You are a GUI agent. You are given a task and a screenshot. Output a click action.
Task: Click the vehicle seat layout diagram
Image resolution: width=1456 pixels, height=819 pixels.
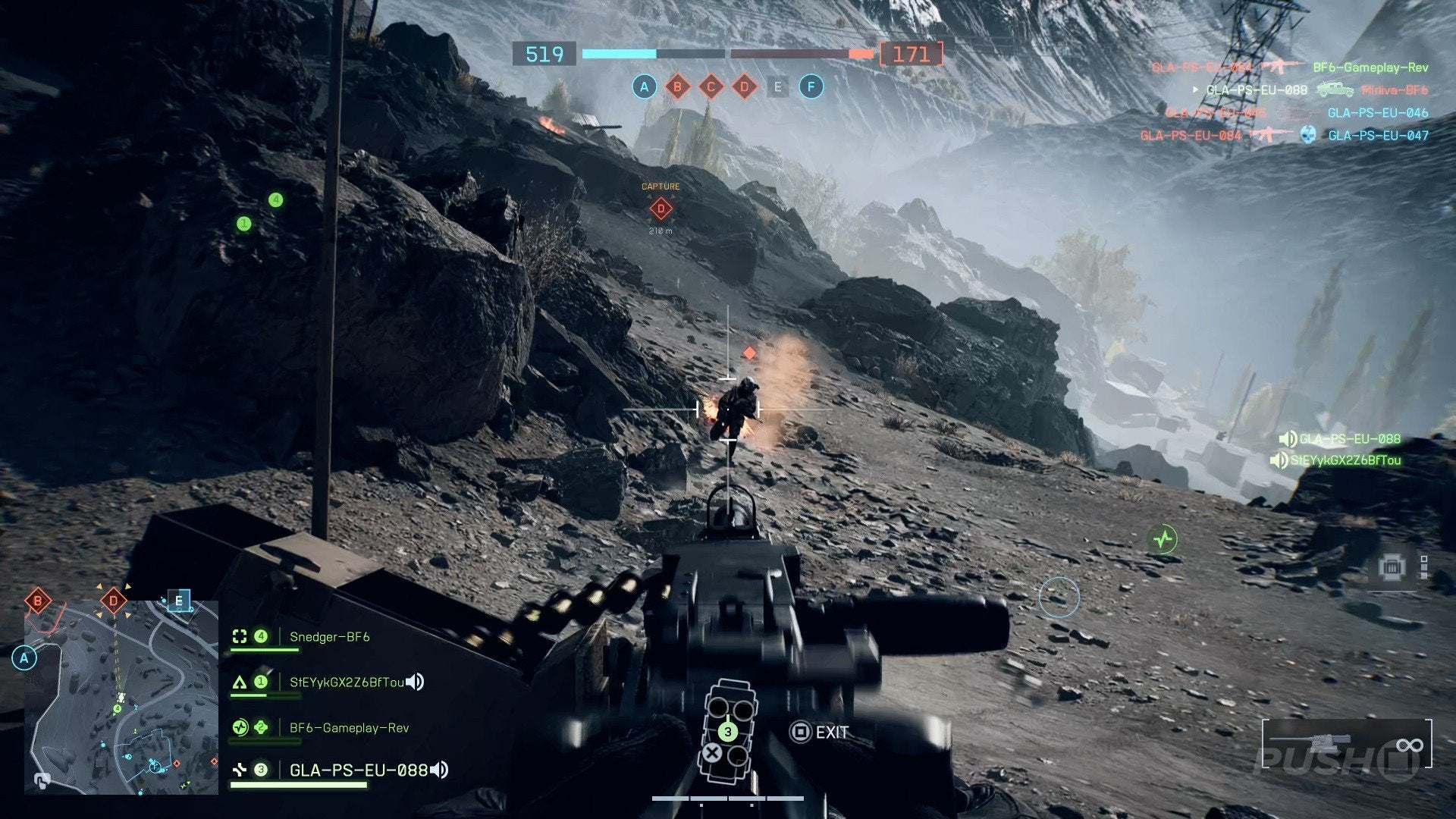tap(727, 732)
